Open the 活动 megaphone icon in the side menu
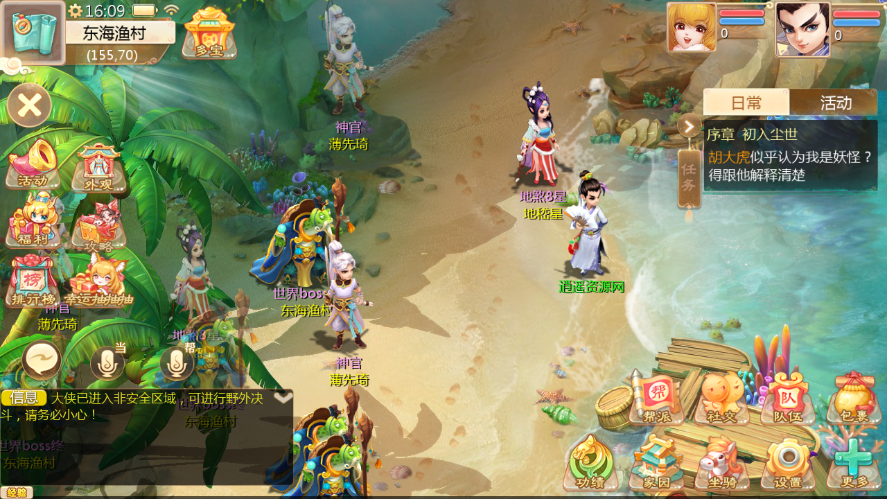 pos(33,163)
